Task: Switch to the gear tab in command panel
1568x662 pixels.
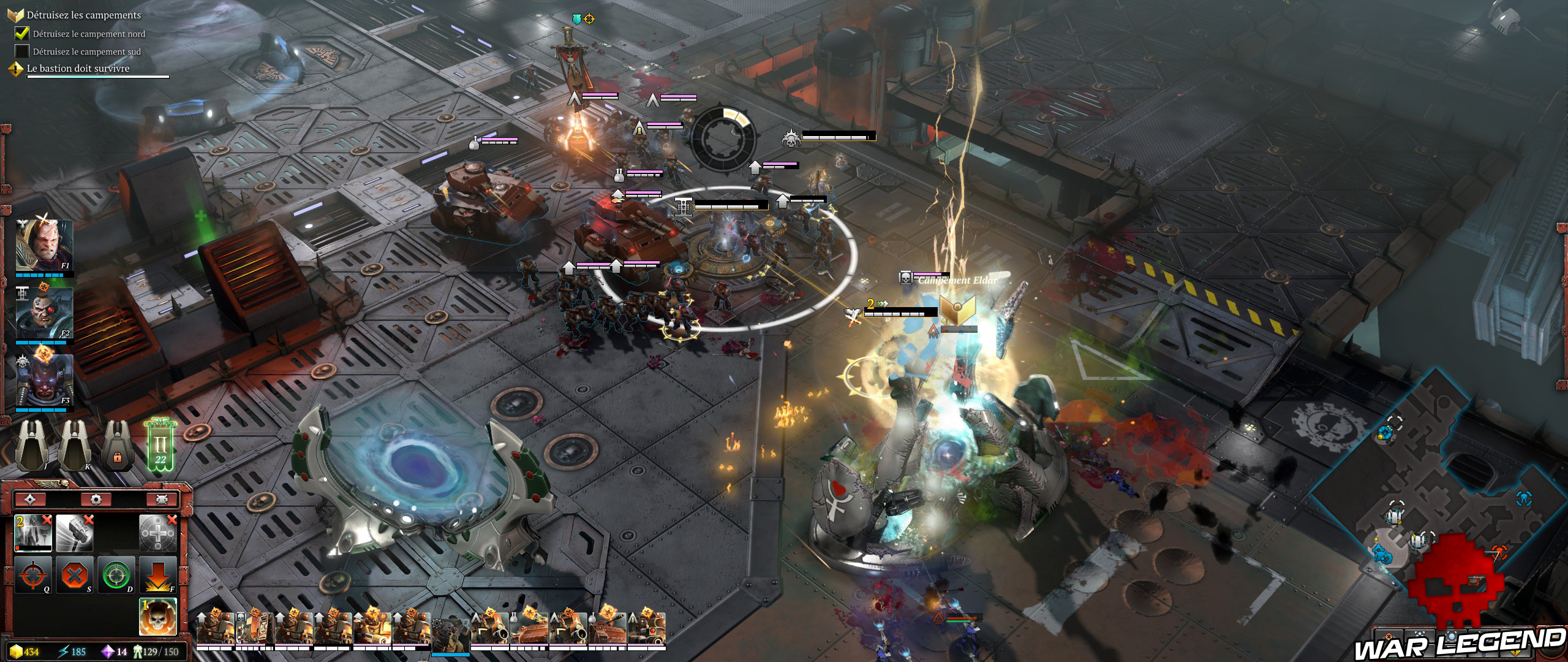Action: click(x=96, y=499)
